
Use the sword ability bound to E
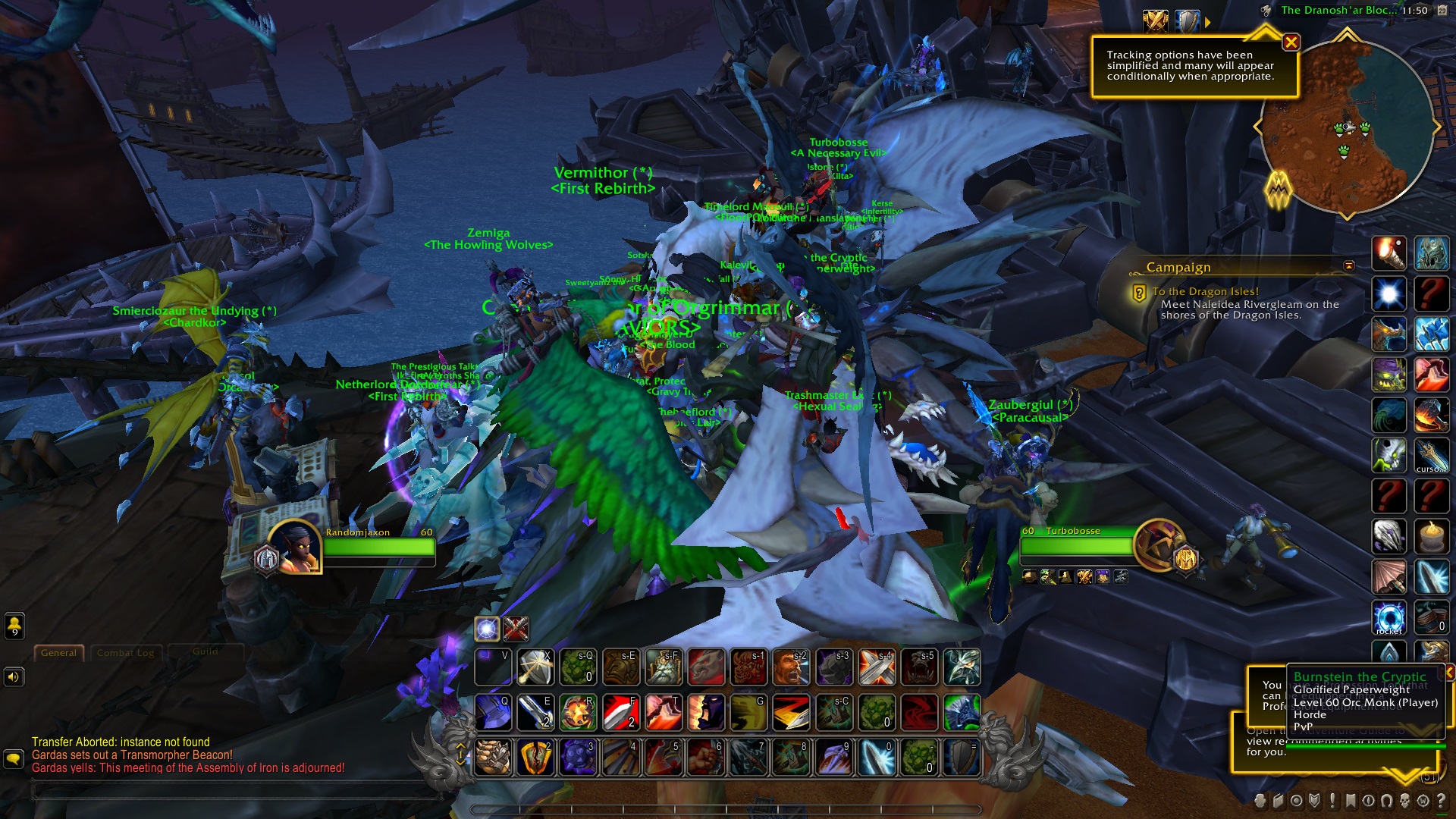(535, 713)
